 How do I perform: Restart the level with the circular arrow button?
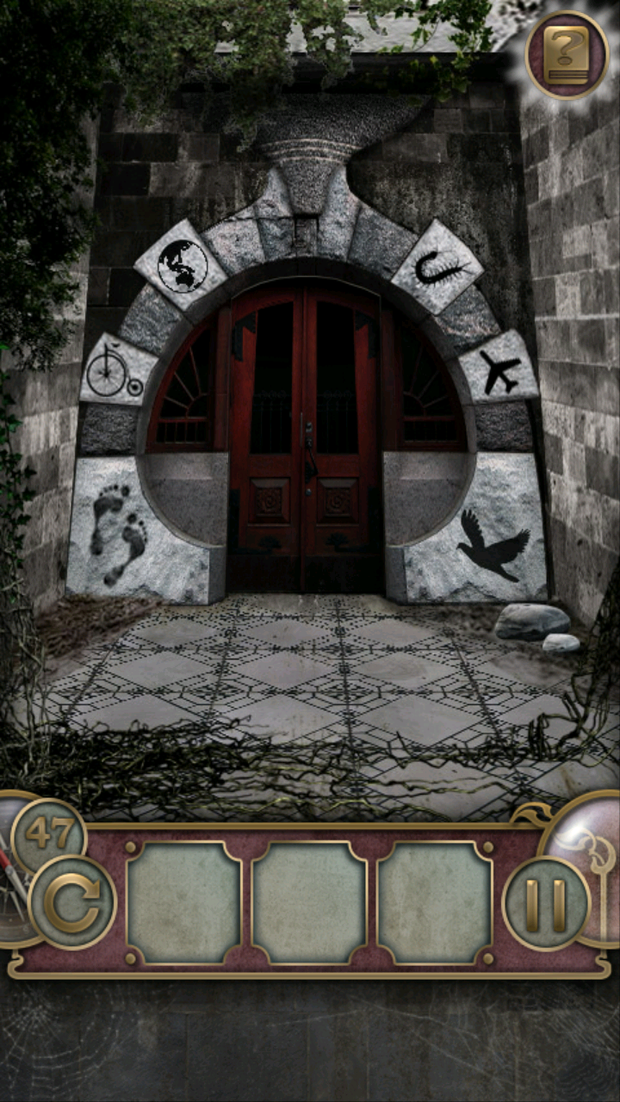click(72, 901)
